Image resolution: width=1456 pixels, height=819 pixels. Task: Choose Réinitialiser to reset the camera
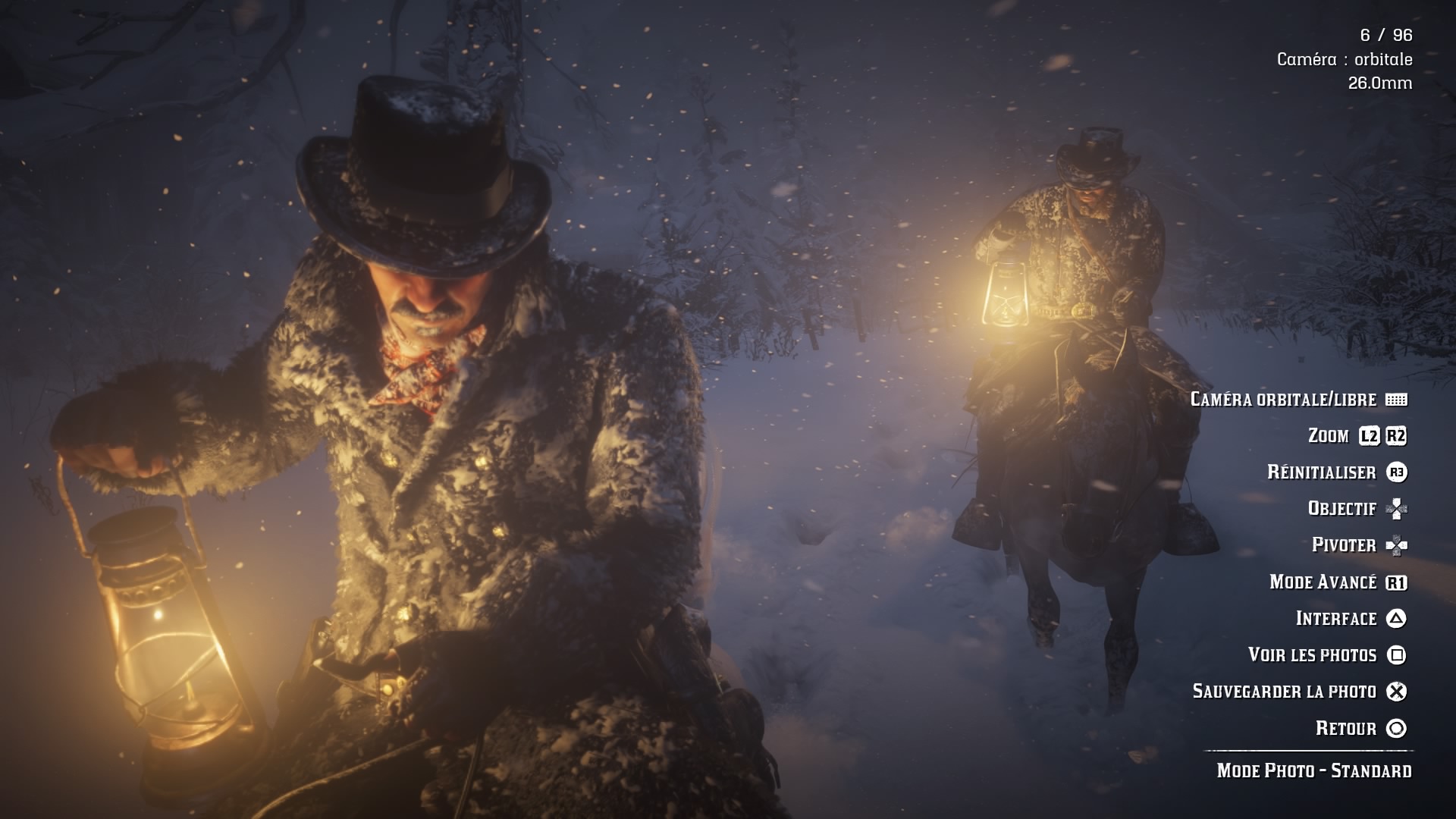point(1321,472)
